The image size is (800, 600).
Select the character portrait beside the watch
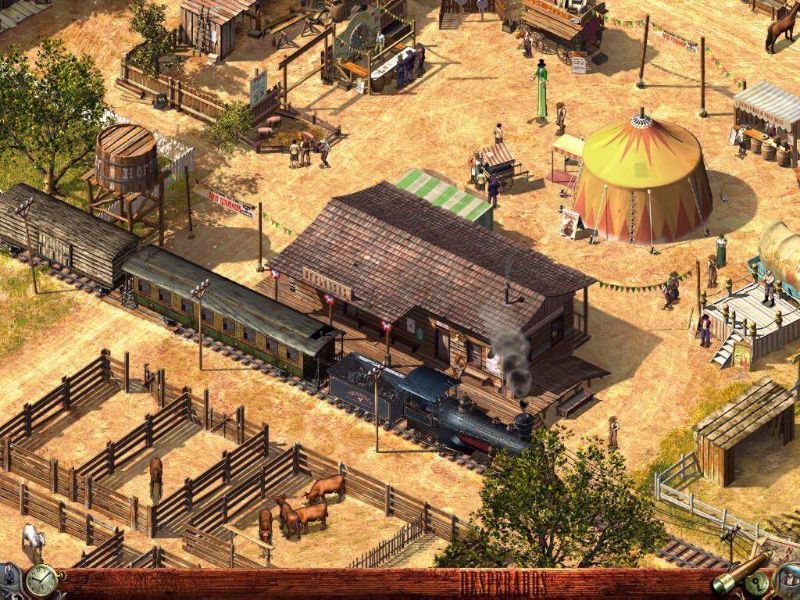11,578
